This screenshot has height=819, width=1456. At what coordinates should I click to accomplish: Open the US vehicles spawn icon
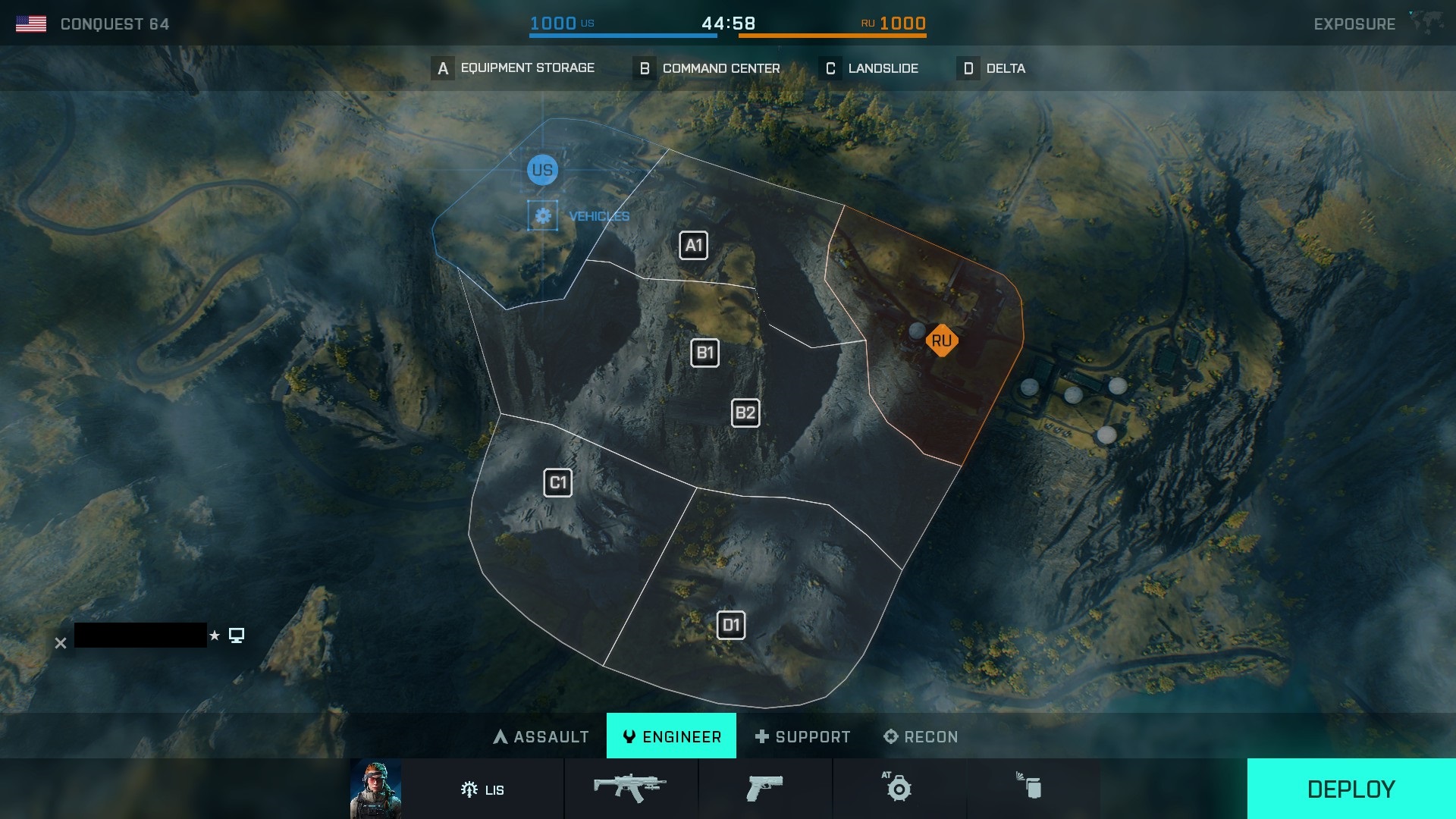pyautogui.click(x=543, y=216)
